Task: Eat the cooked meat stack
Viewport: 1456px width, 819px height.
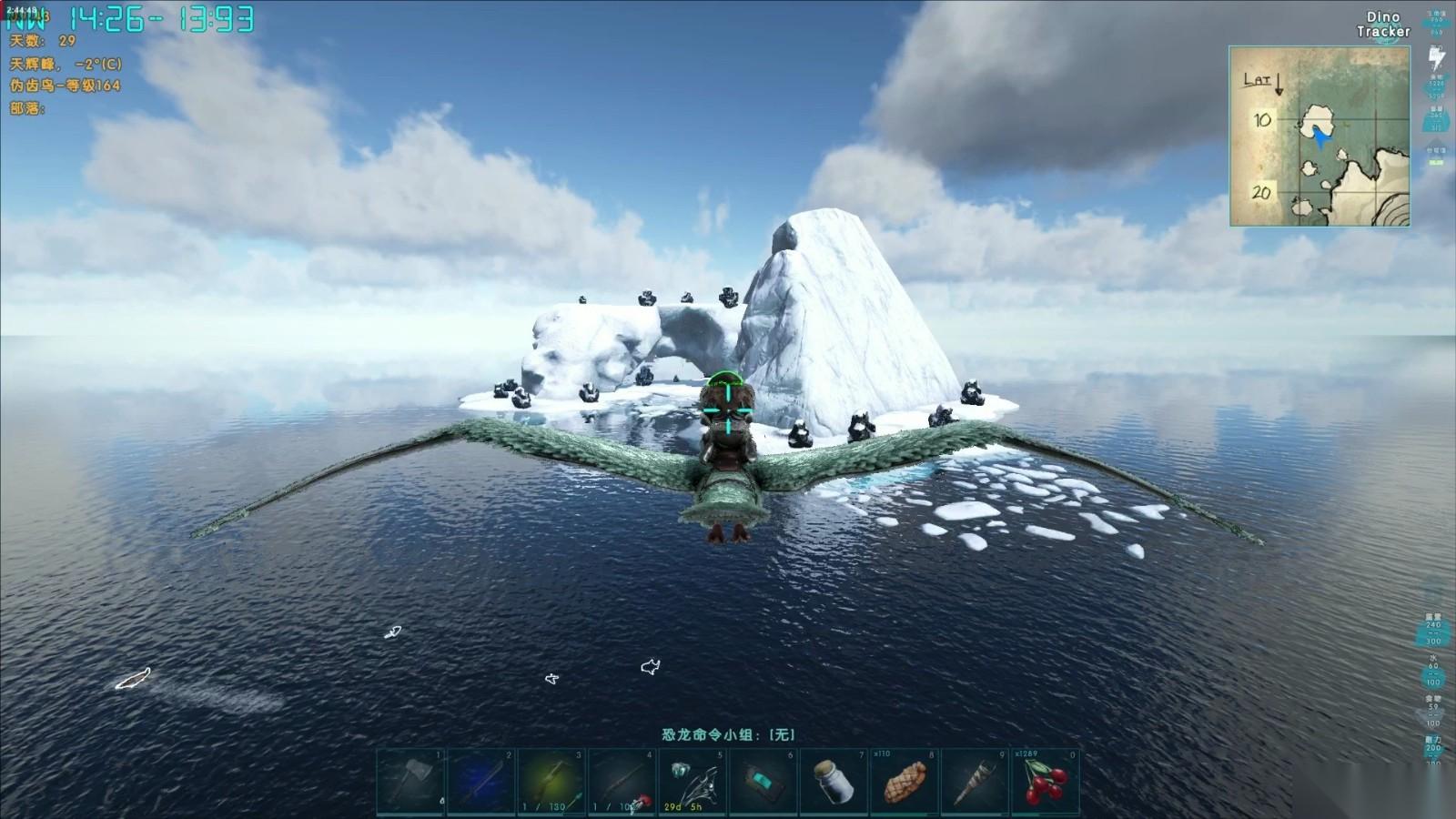Action: point(904,782)
